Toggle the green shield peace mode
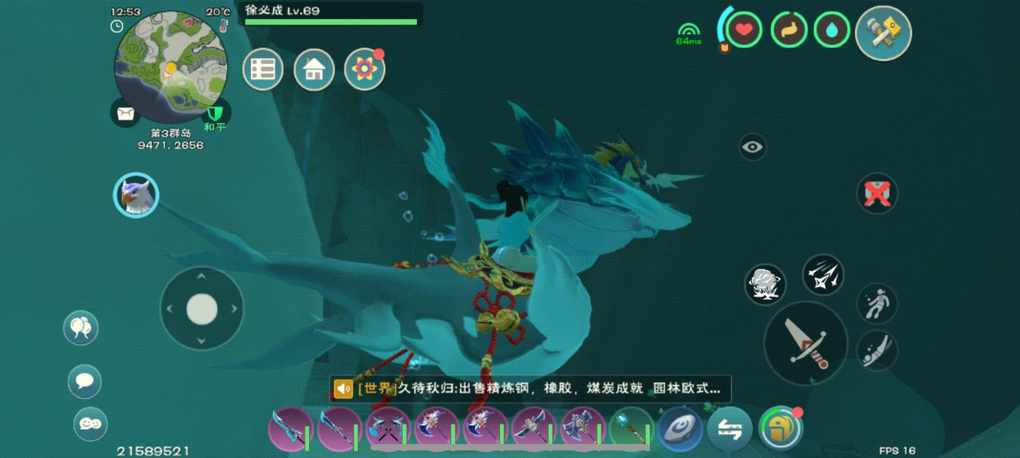The width and height of the screenshot is (1020, 458). click(216, 112)
